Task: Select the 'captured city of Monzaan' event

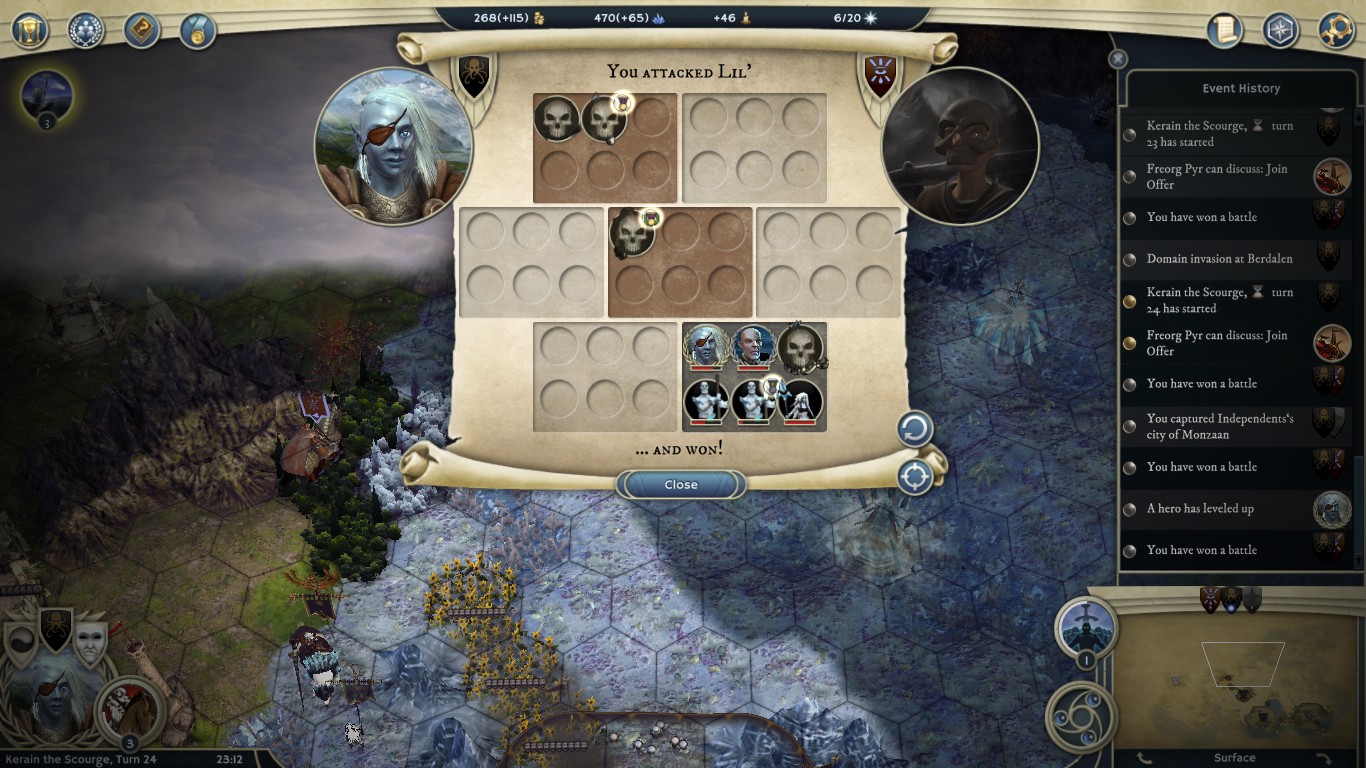Action: (x=1219, y=426)
